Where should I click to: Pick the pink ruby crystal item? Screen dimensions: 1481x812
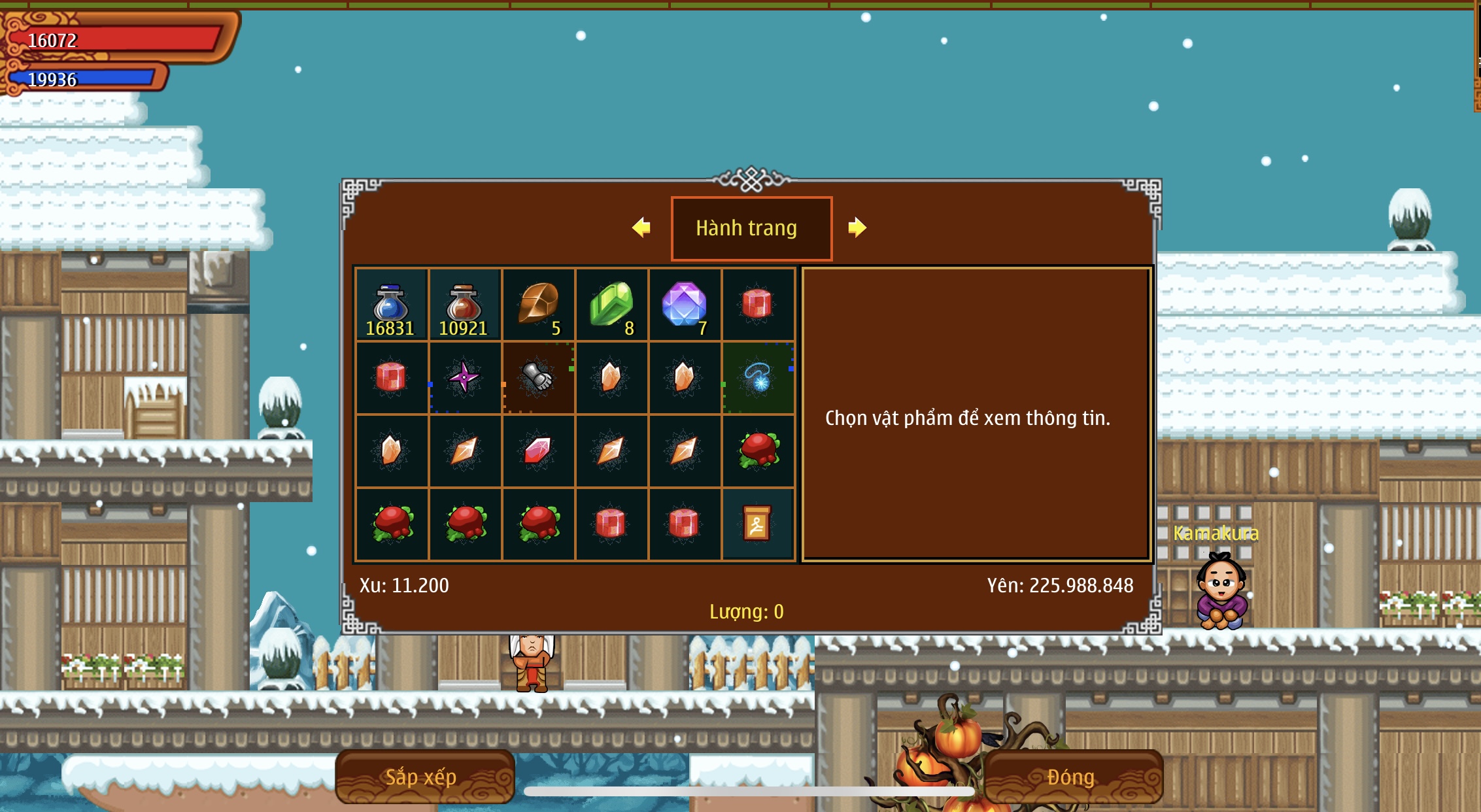point(537,450)
